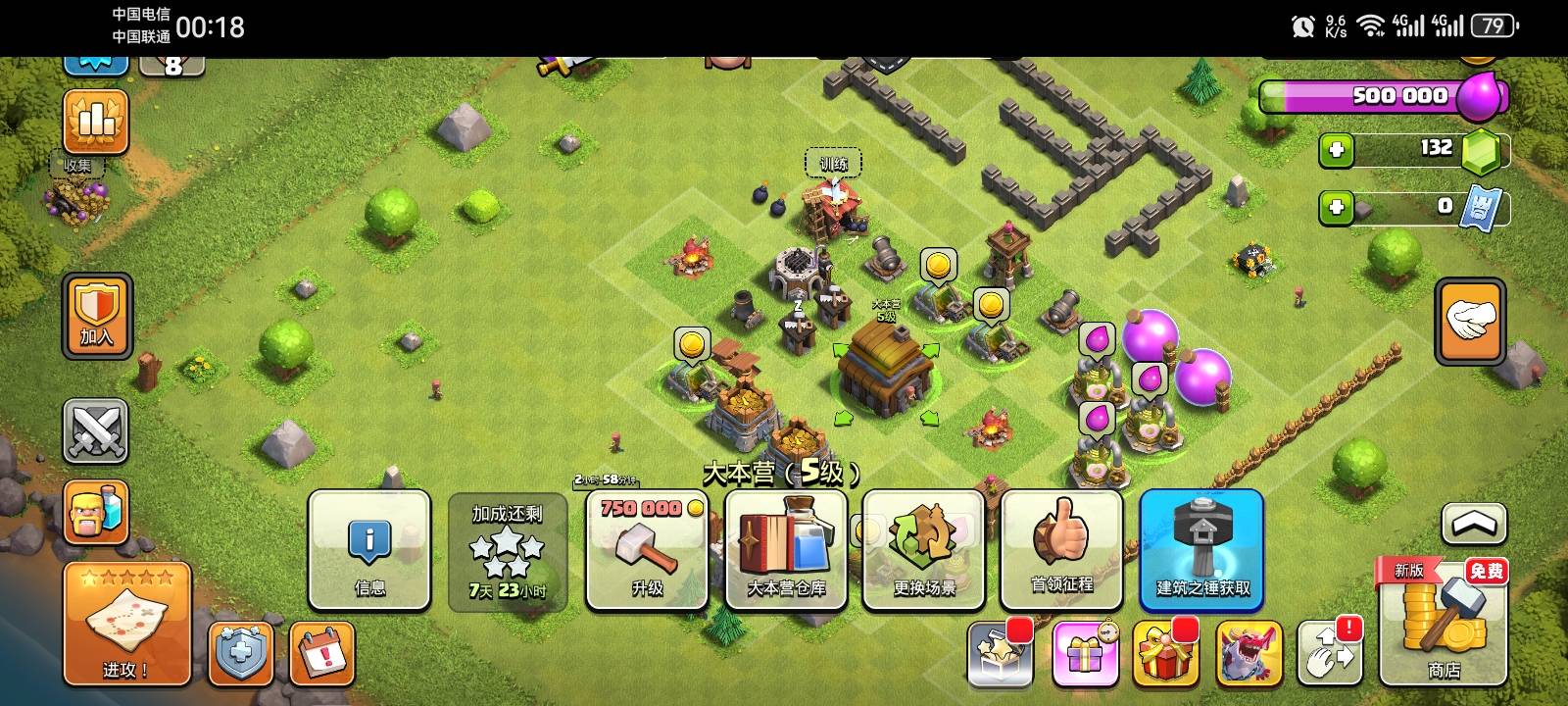Open the 进攻 attack map button
Viewport: 1568px width, 706px height.
coord(125,623)
